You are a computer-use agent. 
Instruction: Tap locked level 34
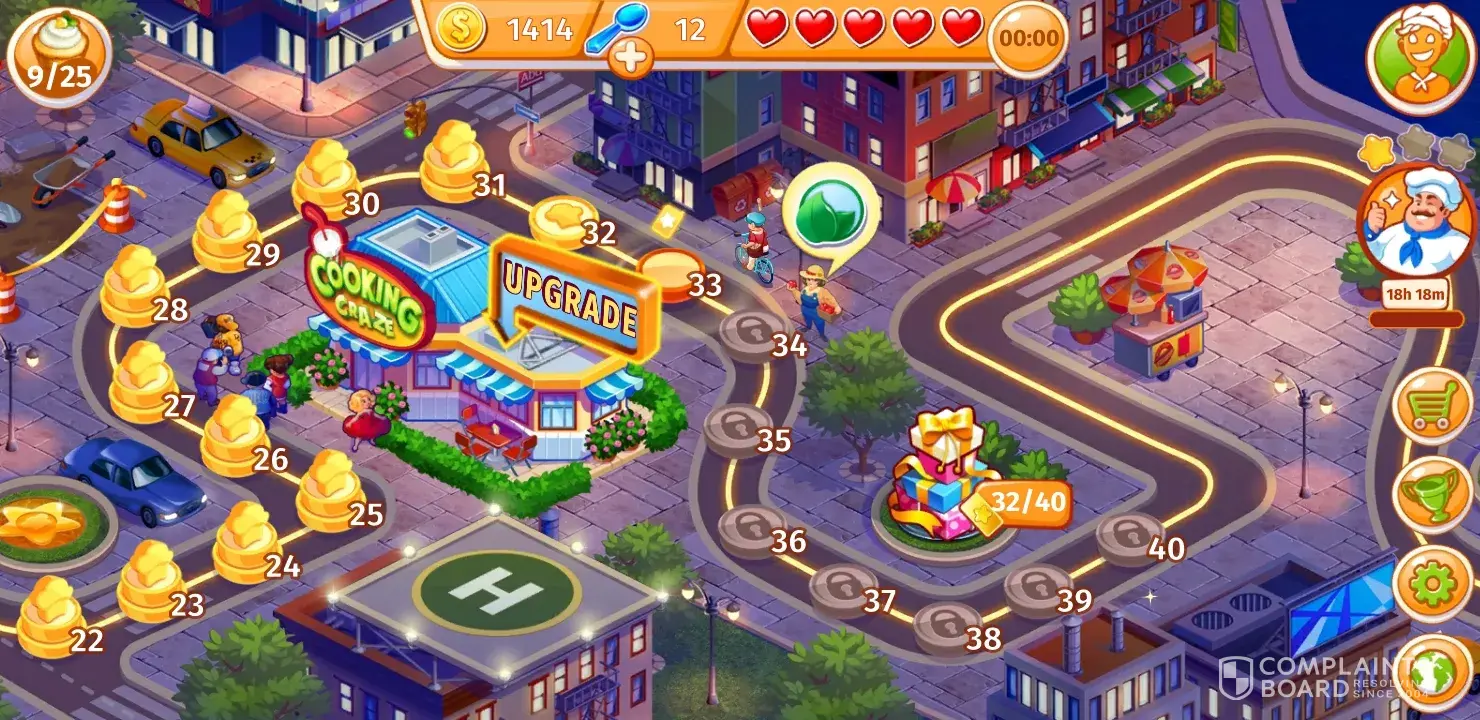[754, 335]
